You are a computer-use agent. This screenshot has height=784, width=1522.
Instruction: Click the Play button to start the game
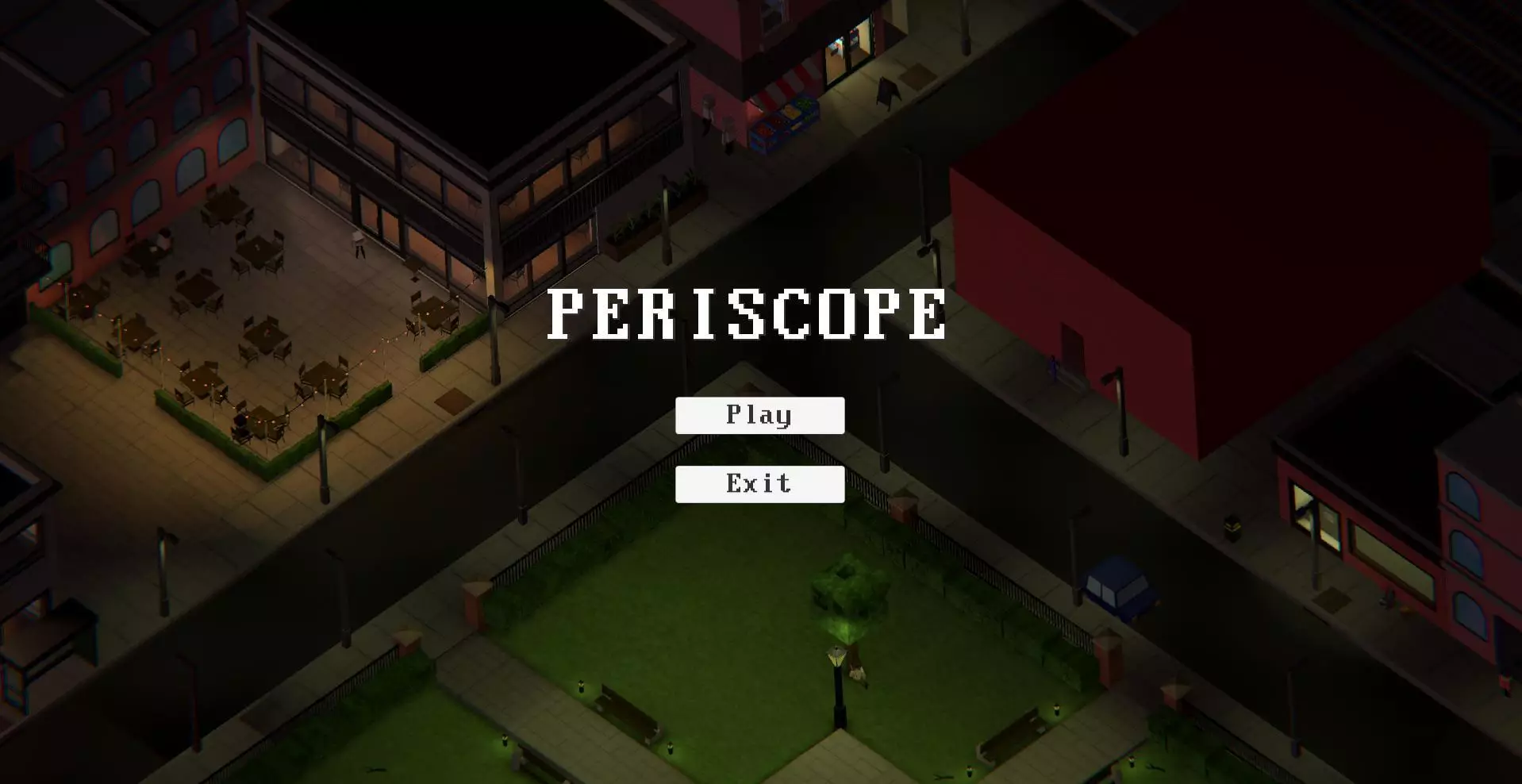[x=759, y=414]
